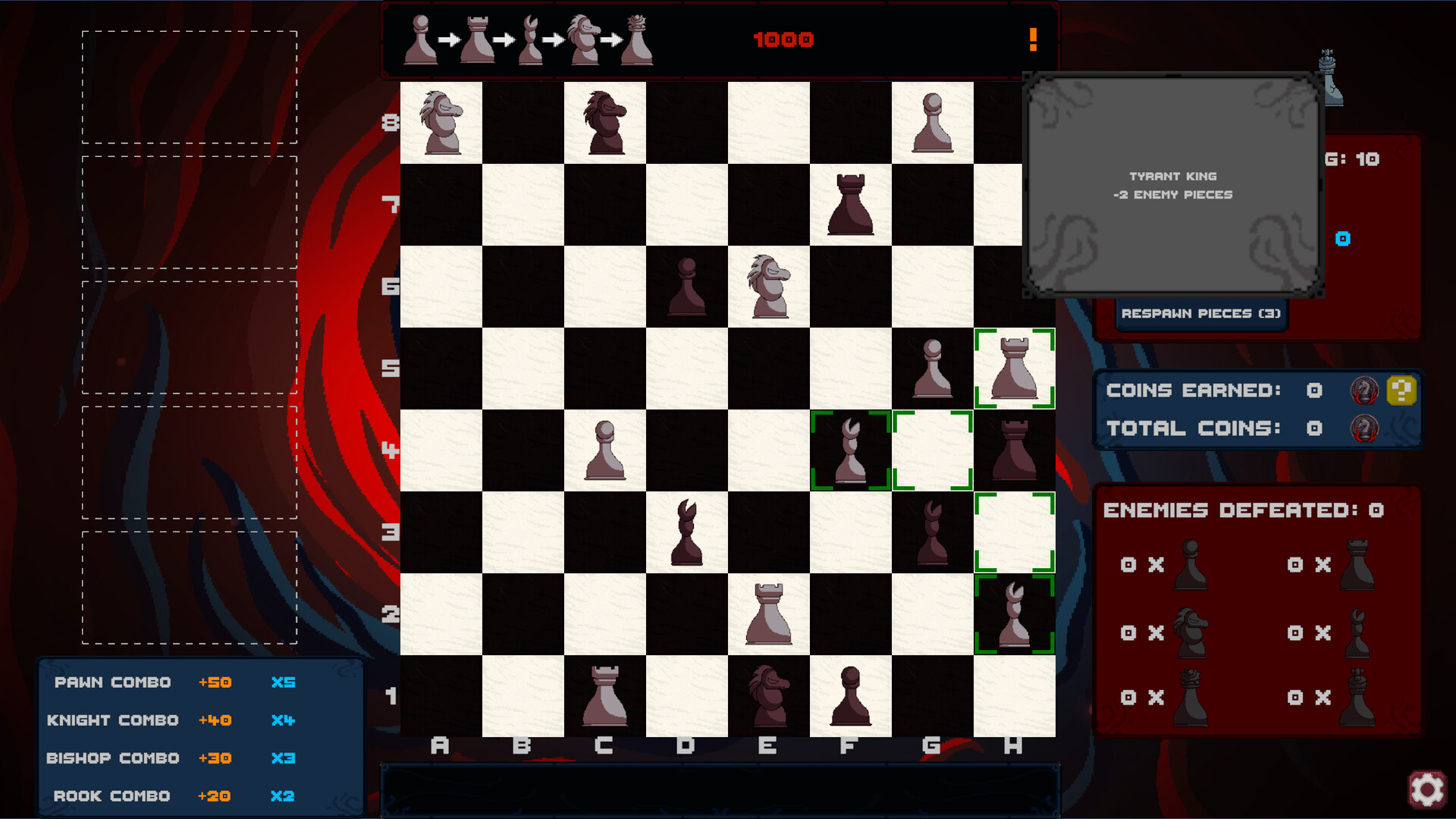
Task: Click the knight icon in the promotion bar
Action: coord(582,39)
